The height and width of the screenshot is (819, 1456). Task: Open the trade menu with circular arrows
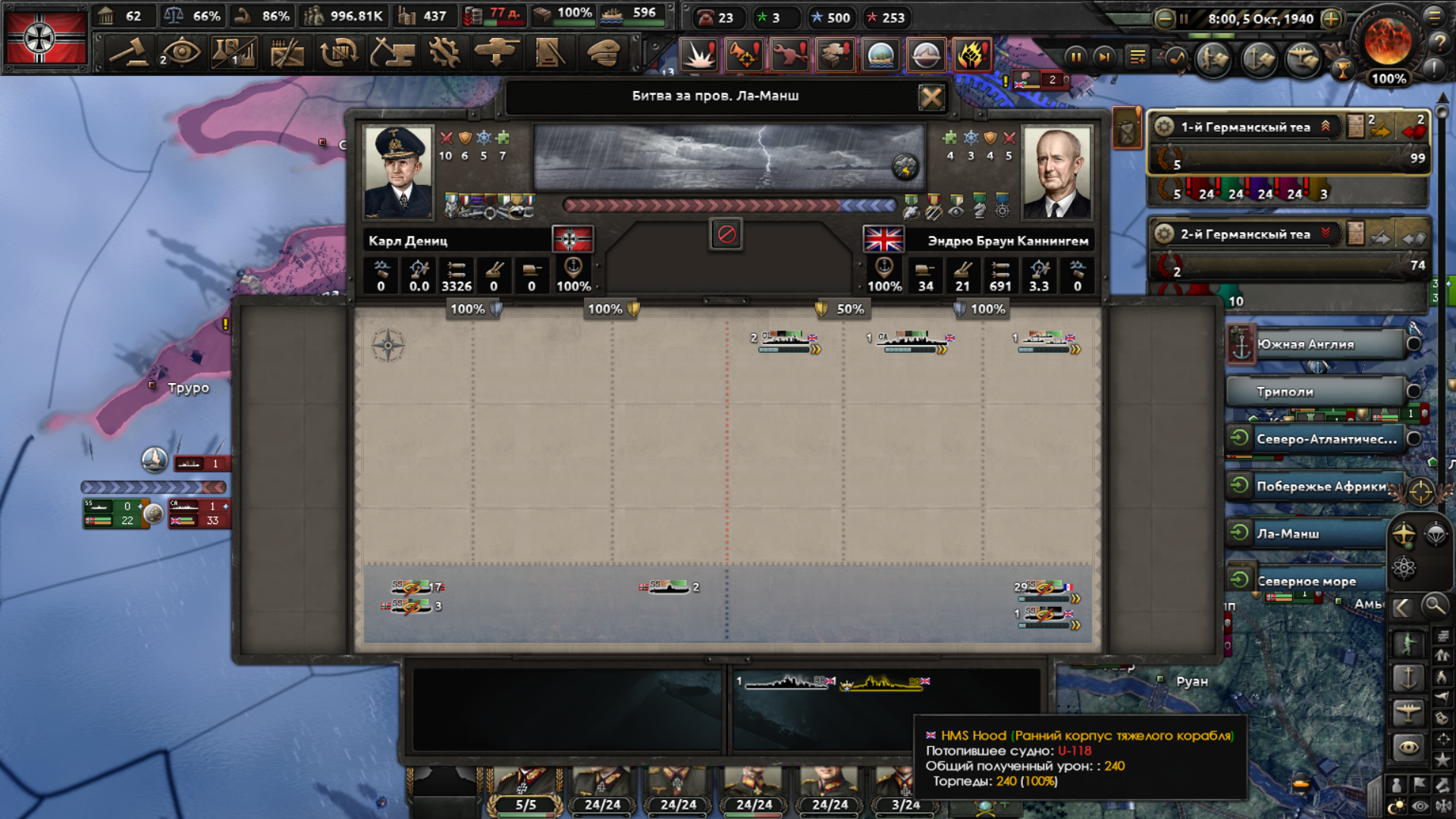coord(339,53)
